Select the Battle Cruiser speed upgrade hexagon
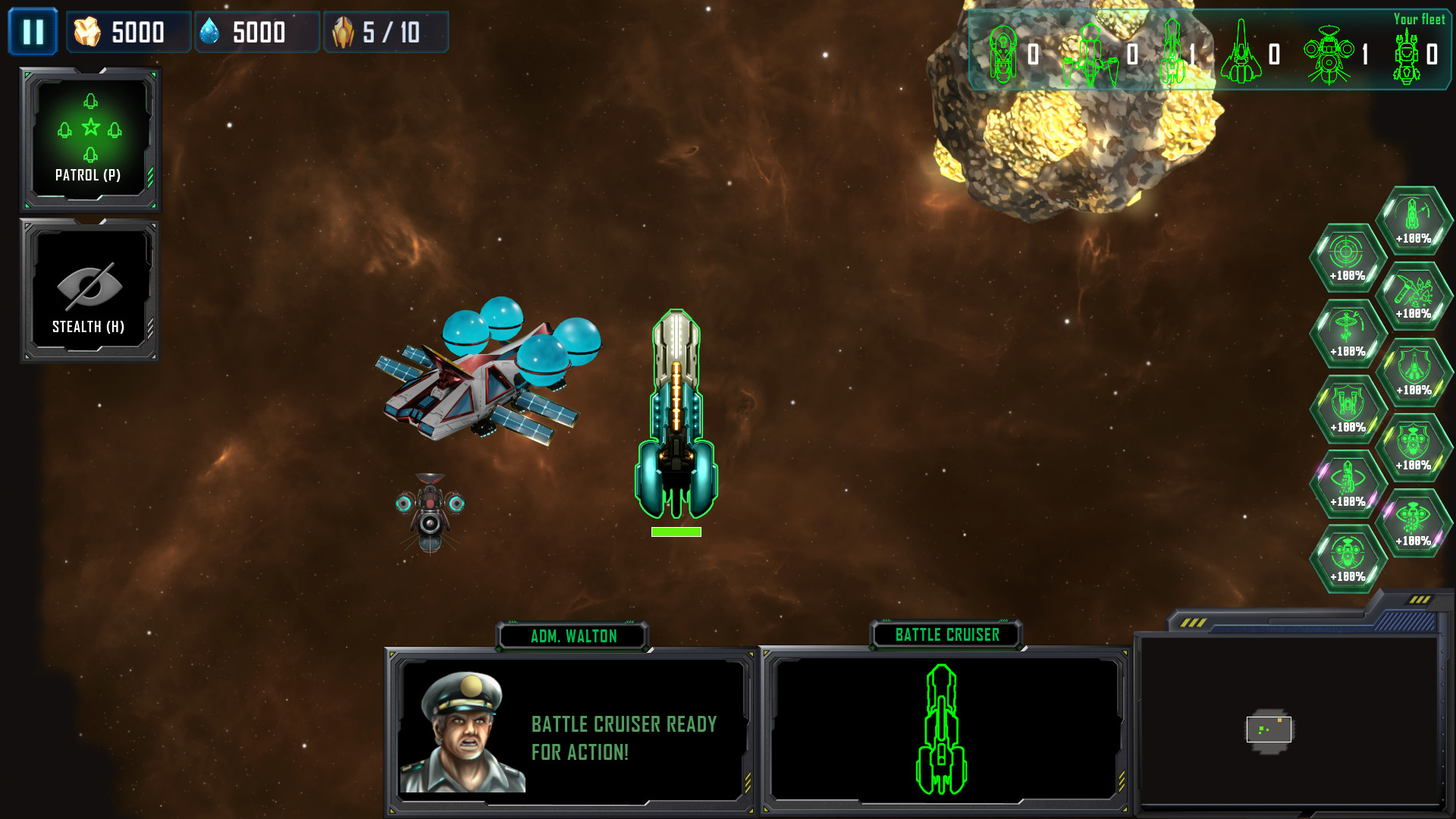This screenshot has height=819, width=1456. (x=1414, y=220)
